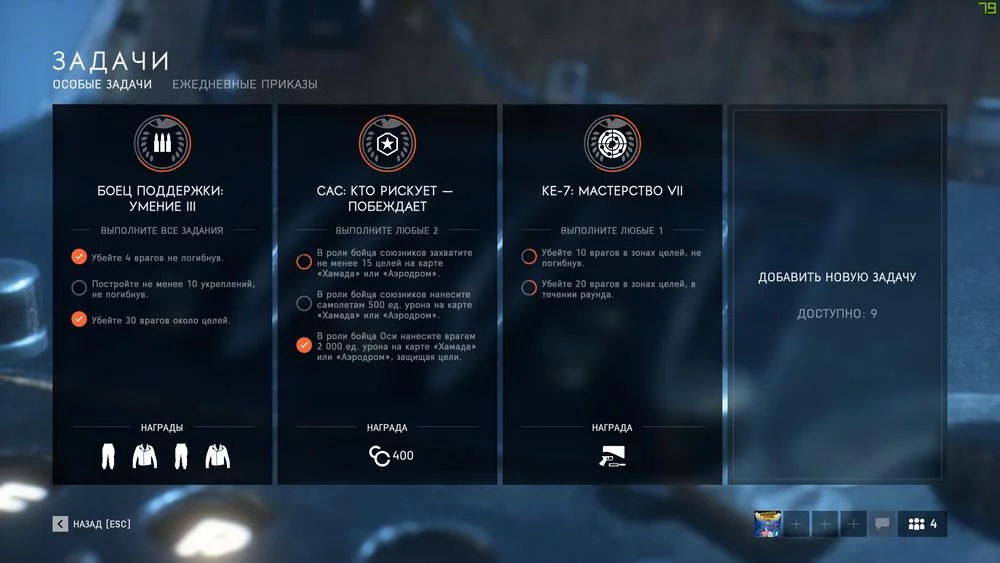Open the chat speech bubble icon

[x=882, y=524]
